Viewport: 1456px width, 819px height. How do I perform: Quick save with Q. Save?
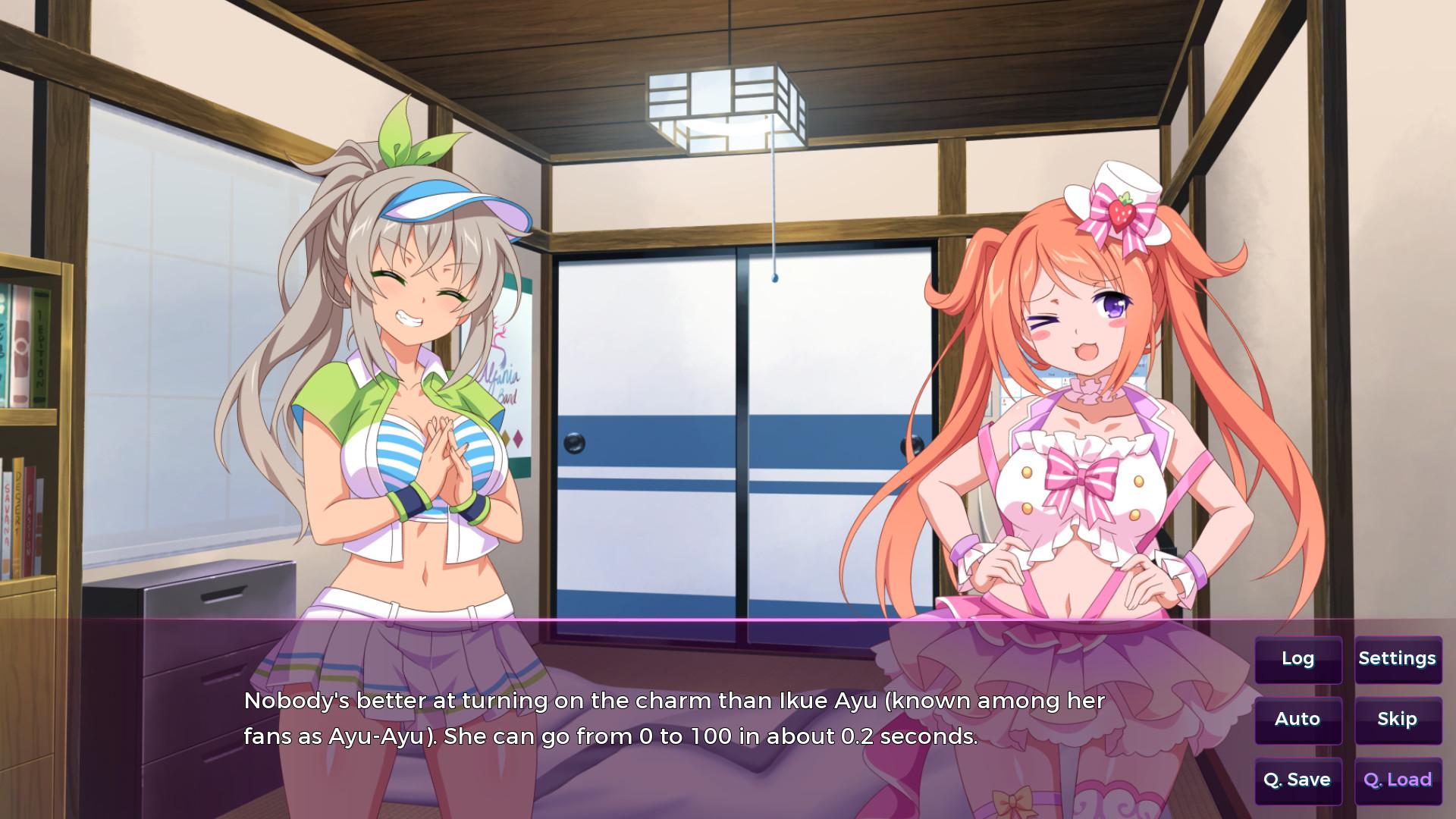click(x=1298, y=779)
